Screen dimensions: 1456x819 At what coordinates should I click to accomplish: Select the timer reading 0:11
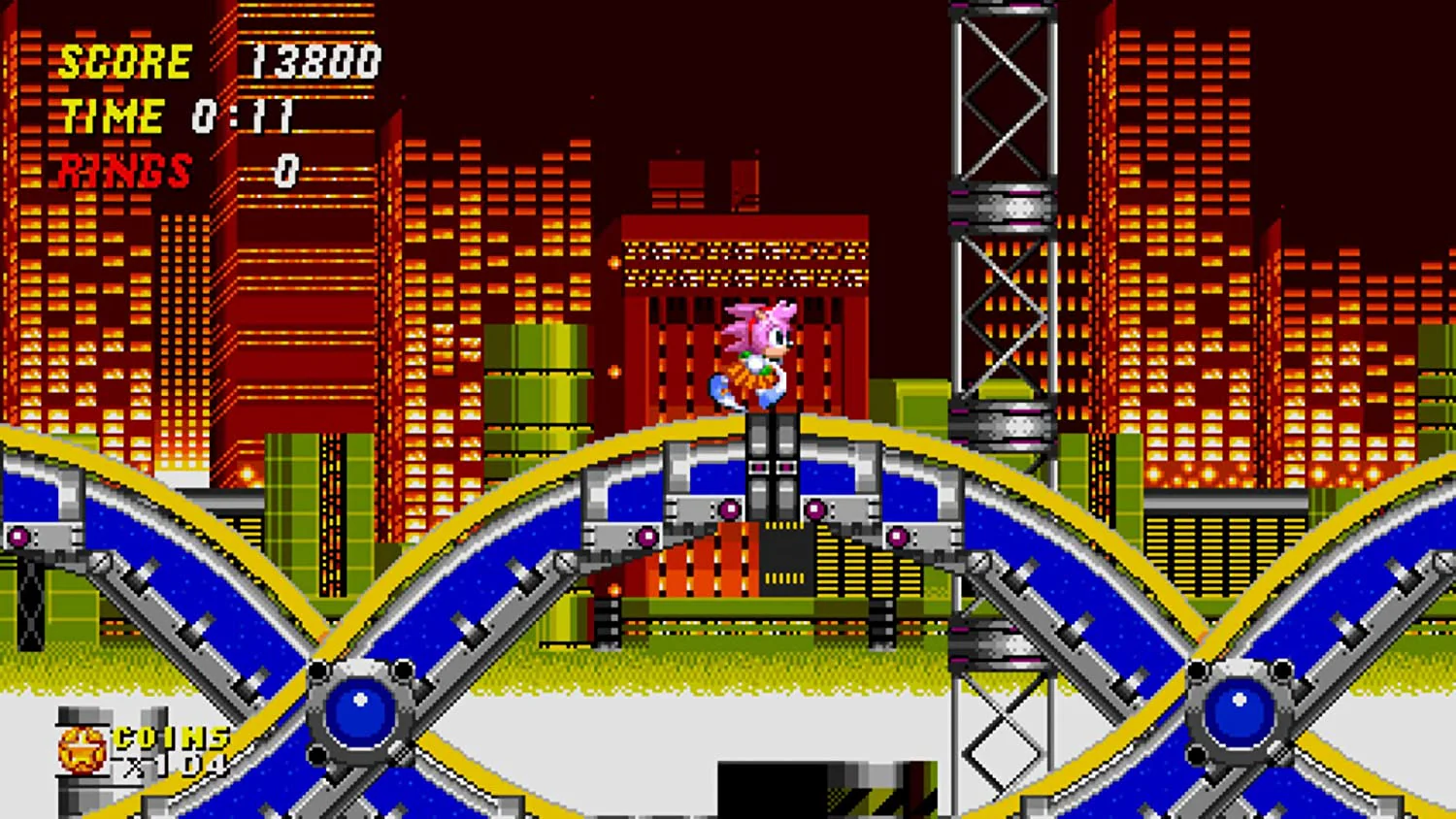[243, 115]
